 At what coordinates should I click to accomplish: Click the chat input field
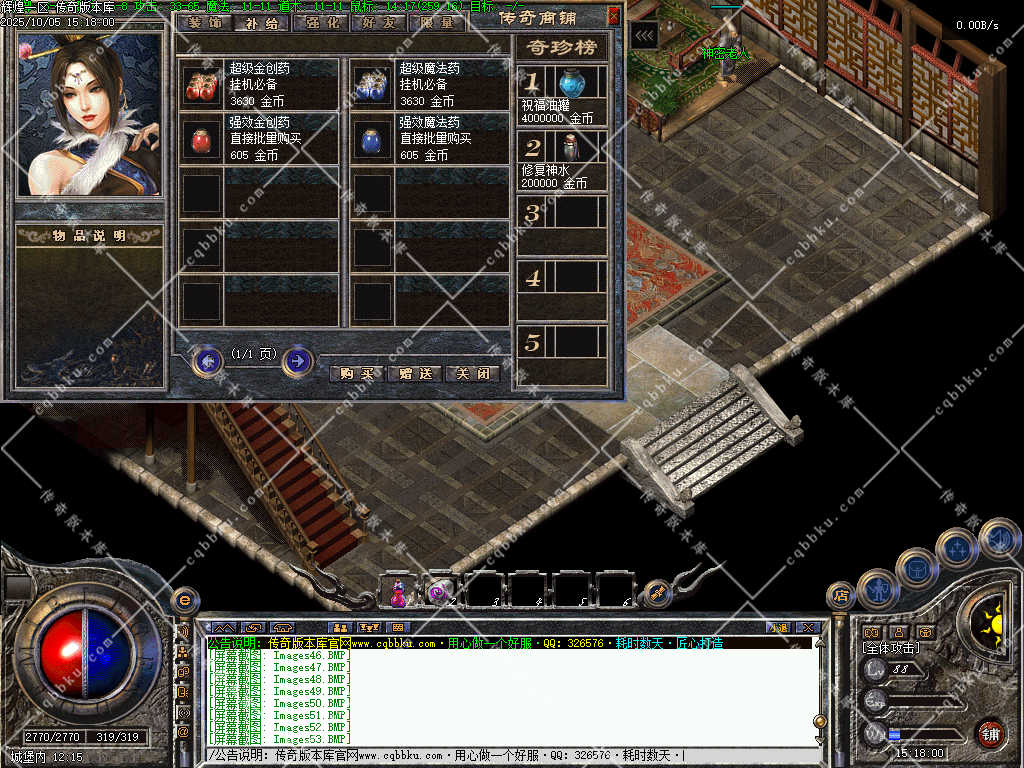click(510, 755)
